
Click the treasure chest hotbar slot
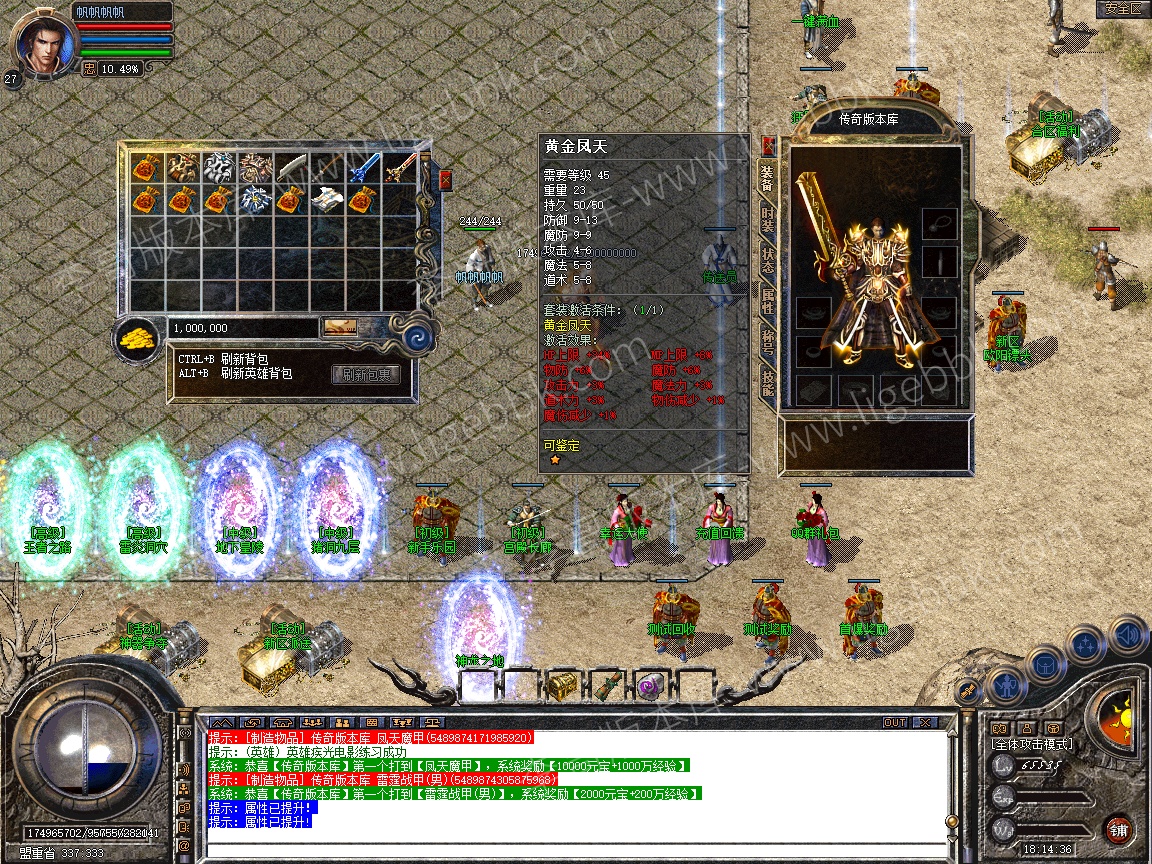click(x=562, y=686)
